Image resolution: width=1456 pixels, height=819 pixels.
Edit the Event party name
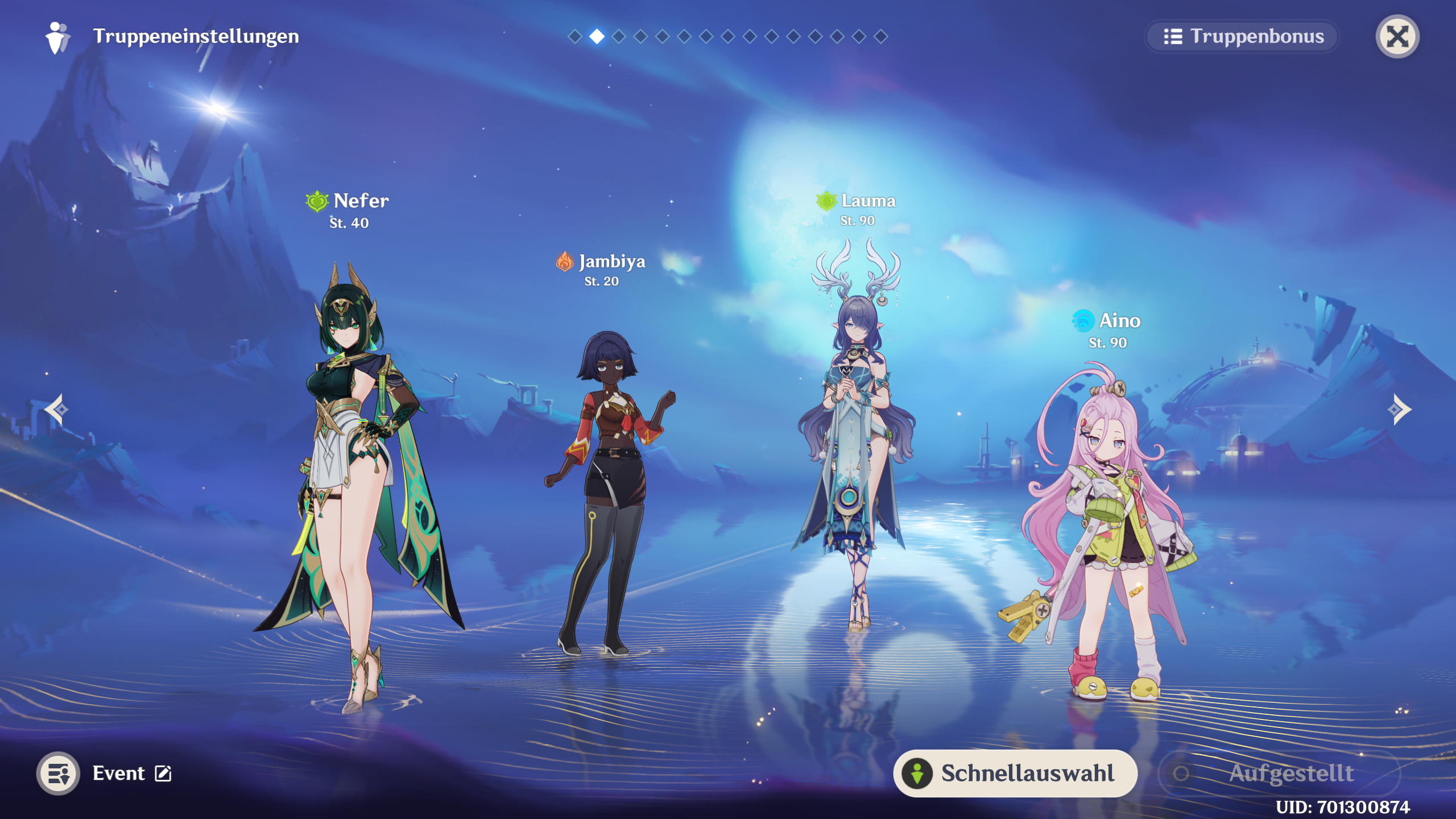163,773
